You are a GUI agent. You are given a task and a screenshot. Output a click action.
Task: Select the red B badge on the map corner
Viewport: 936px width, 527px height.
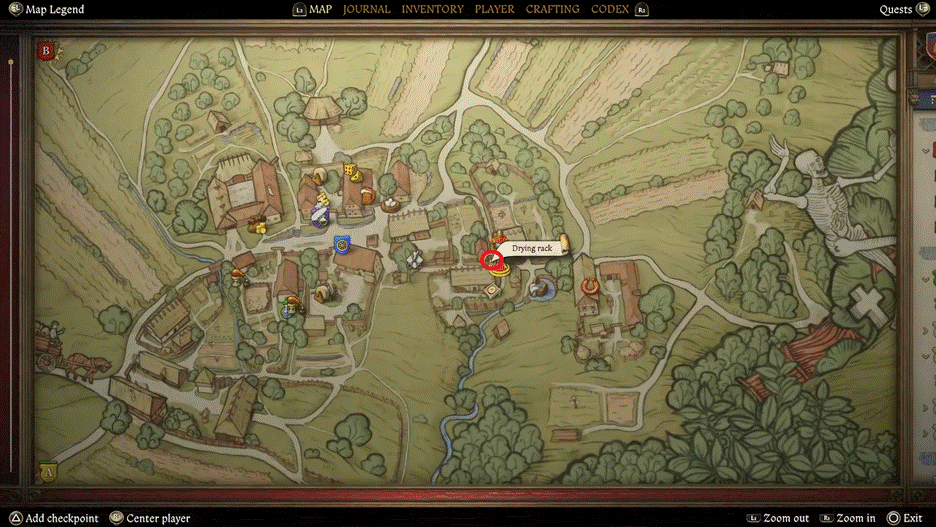tap(46, 51)
